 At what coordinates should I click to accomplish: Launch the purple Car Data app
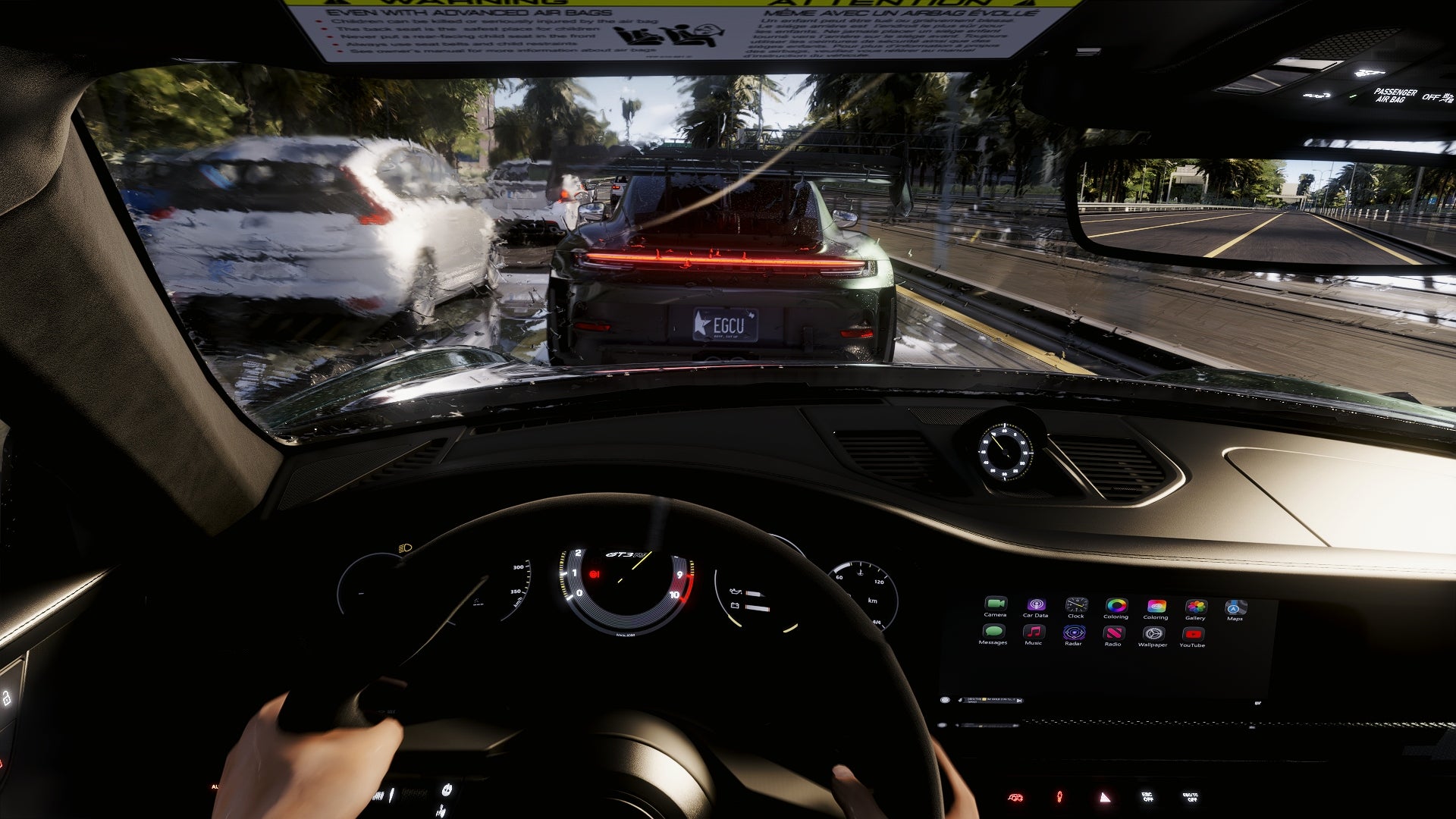[x=1036, y=604]
